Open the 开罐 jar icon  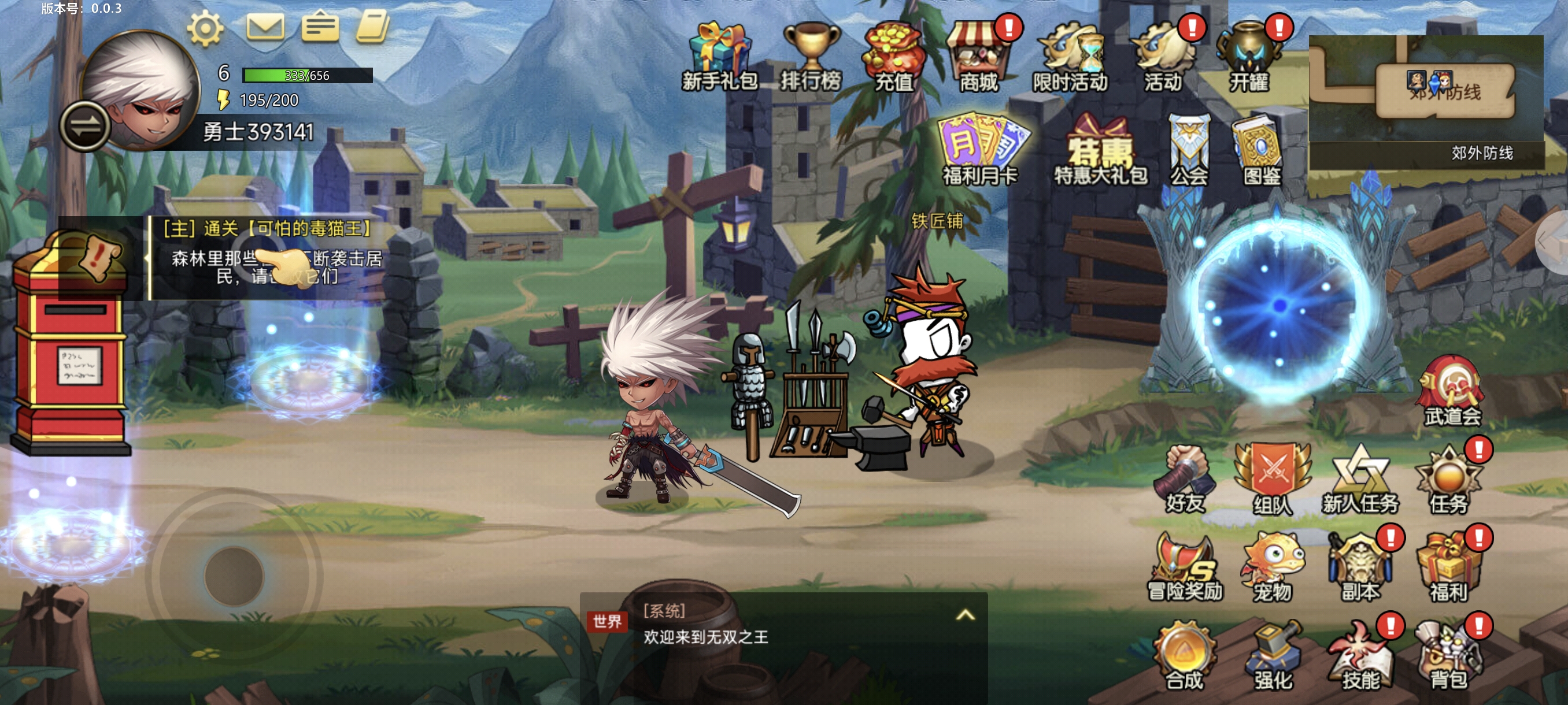(1248, 55)
